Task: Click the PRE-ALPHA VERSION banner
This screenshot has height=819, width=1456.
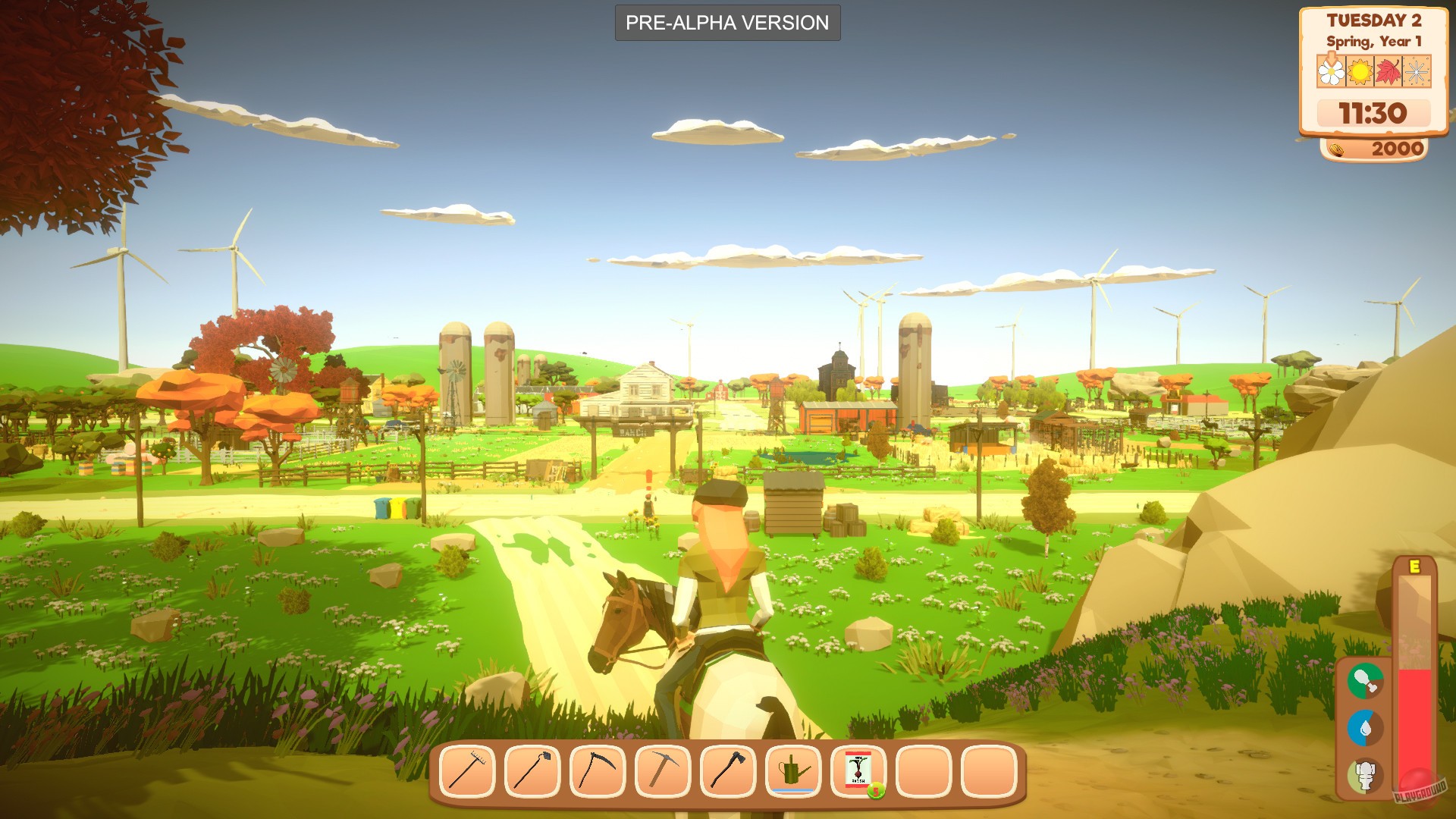Action: 726,23
